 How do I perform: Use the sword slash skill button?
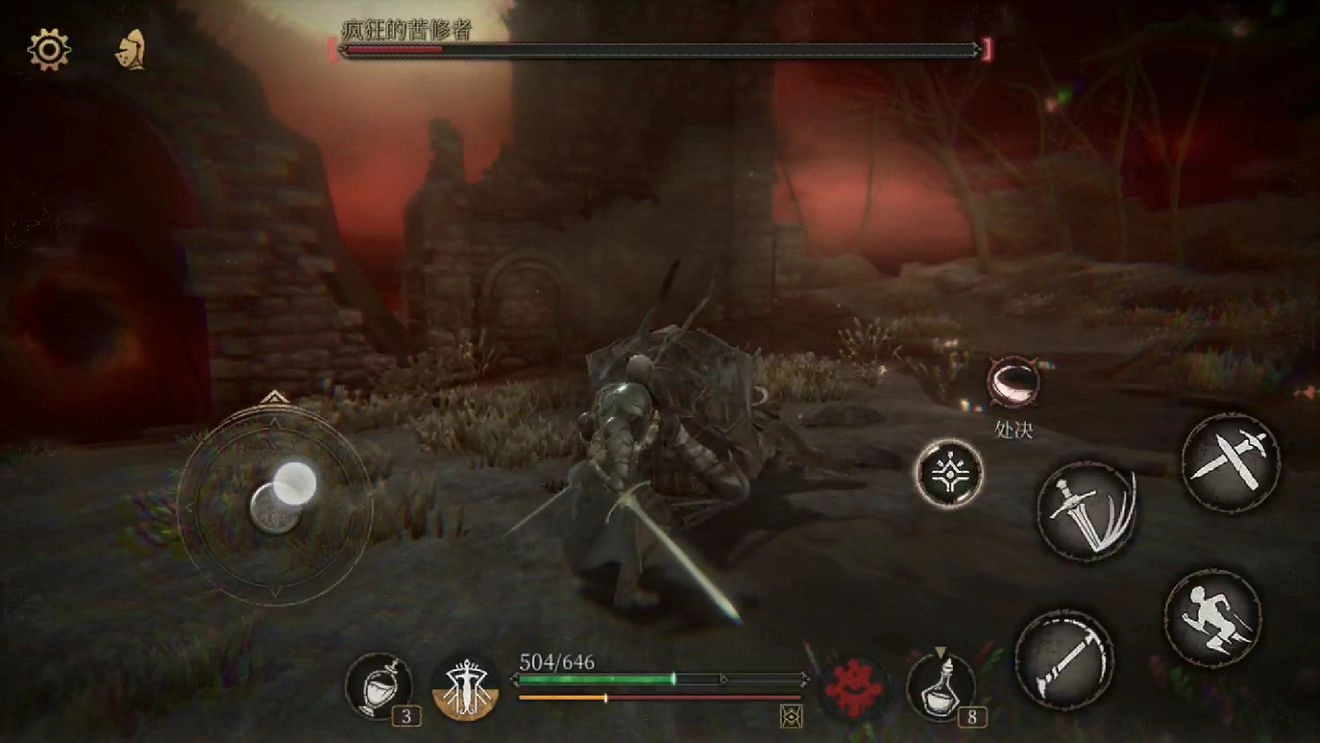(1086, 510)
